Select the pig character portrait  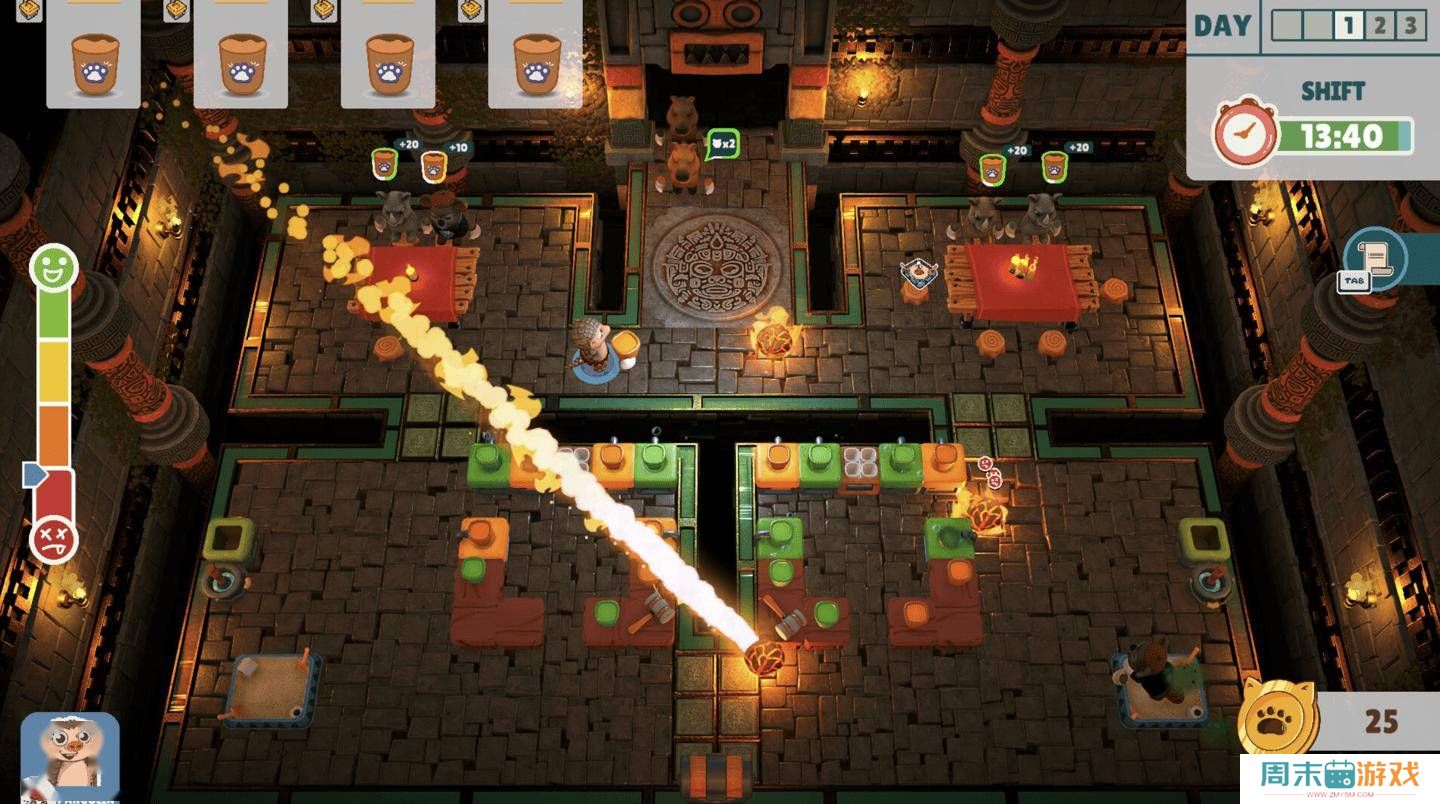[x=70, y=757]
